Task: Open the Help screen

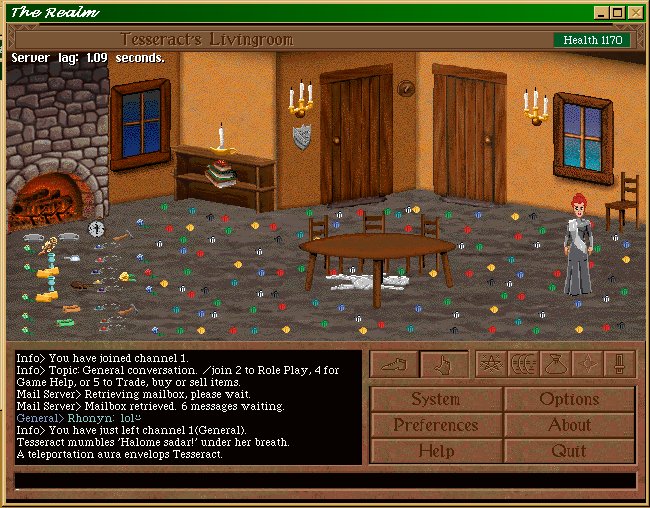Action: tap(436, 451)
